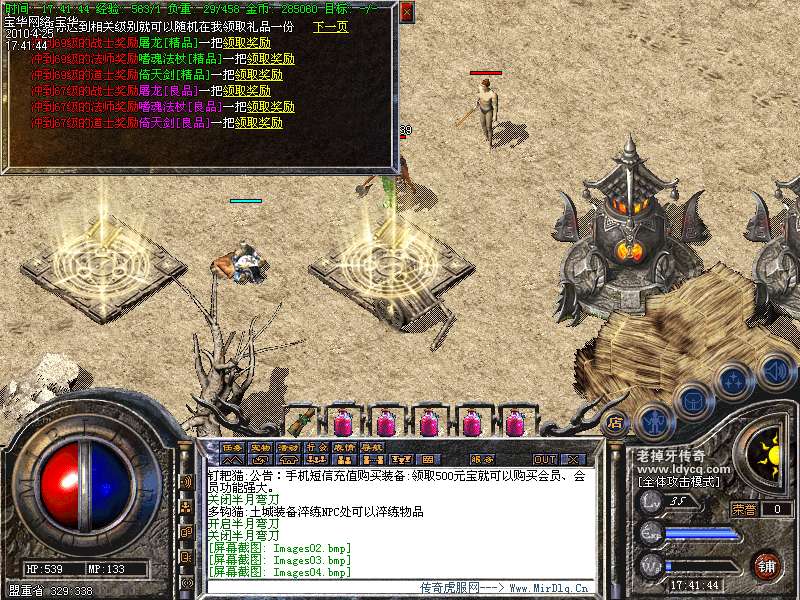800x600 pixels.
Task: Click the red 铺 stall button
Action: pos(767,565)
